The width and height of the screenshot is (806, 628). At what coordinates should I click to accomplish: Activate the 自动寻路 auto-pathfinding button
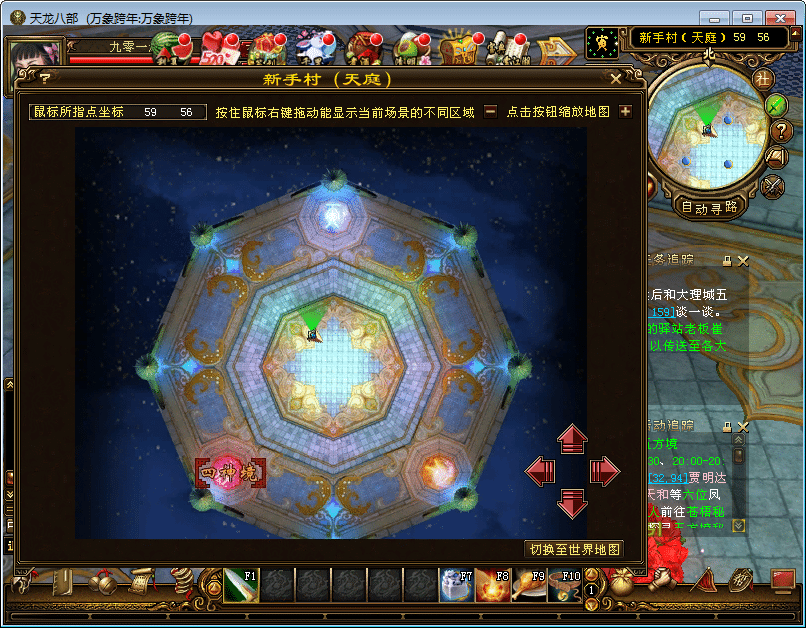tap(709, 208)
